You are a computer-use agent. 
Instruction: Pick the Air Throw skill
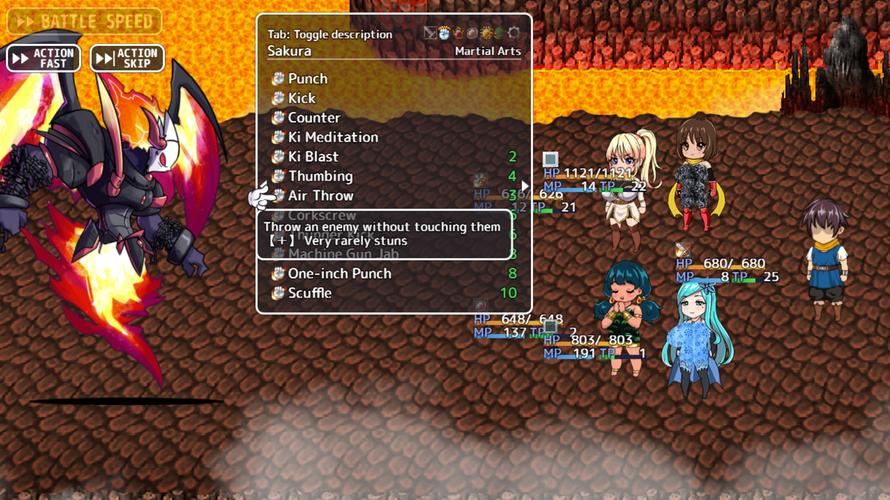[x=320, y=195]
